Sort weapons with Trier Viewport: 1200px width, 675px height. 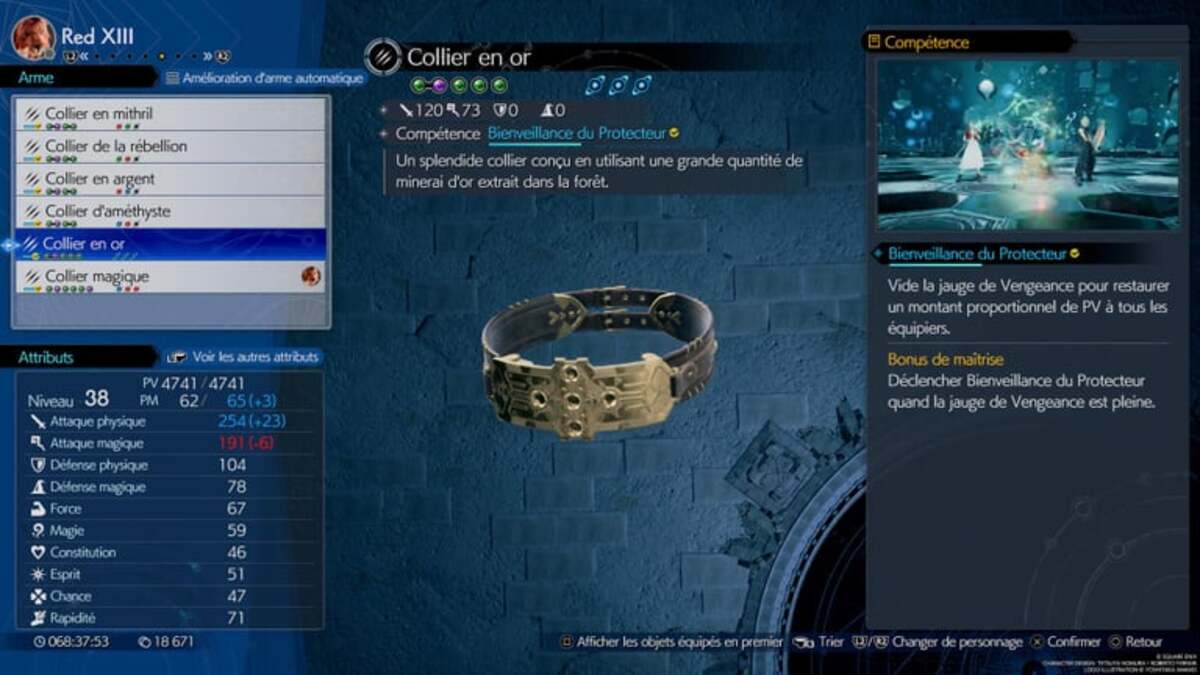pyautogui.click(x=821, y=642)
